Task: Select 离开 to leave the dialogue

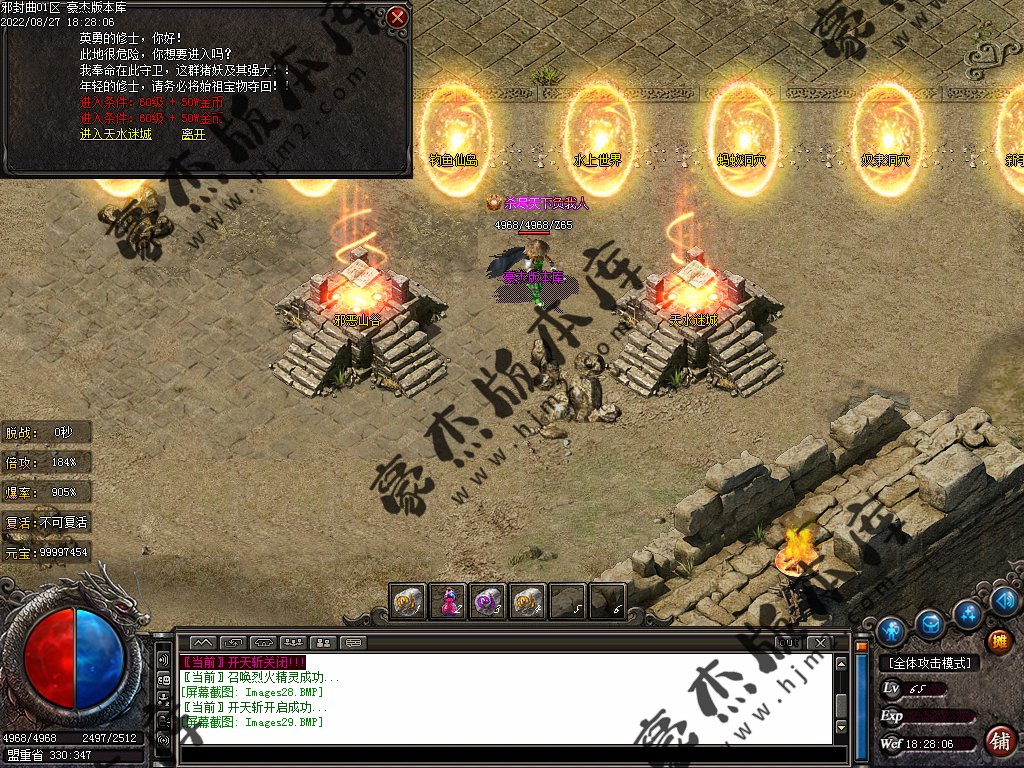Action: click(x=193, y=134)
